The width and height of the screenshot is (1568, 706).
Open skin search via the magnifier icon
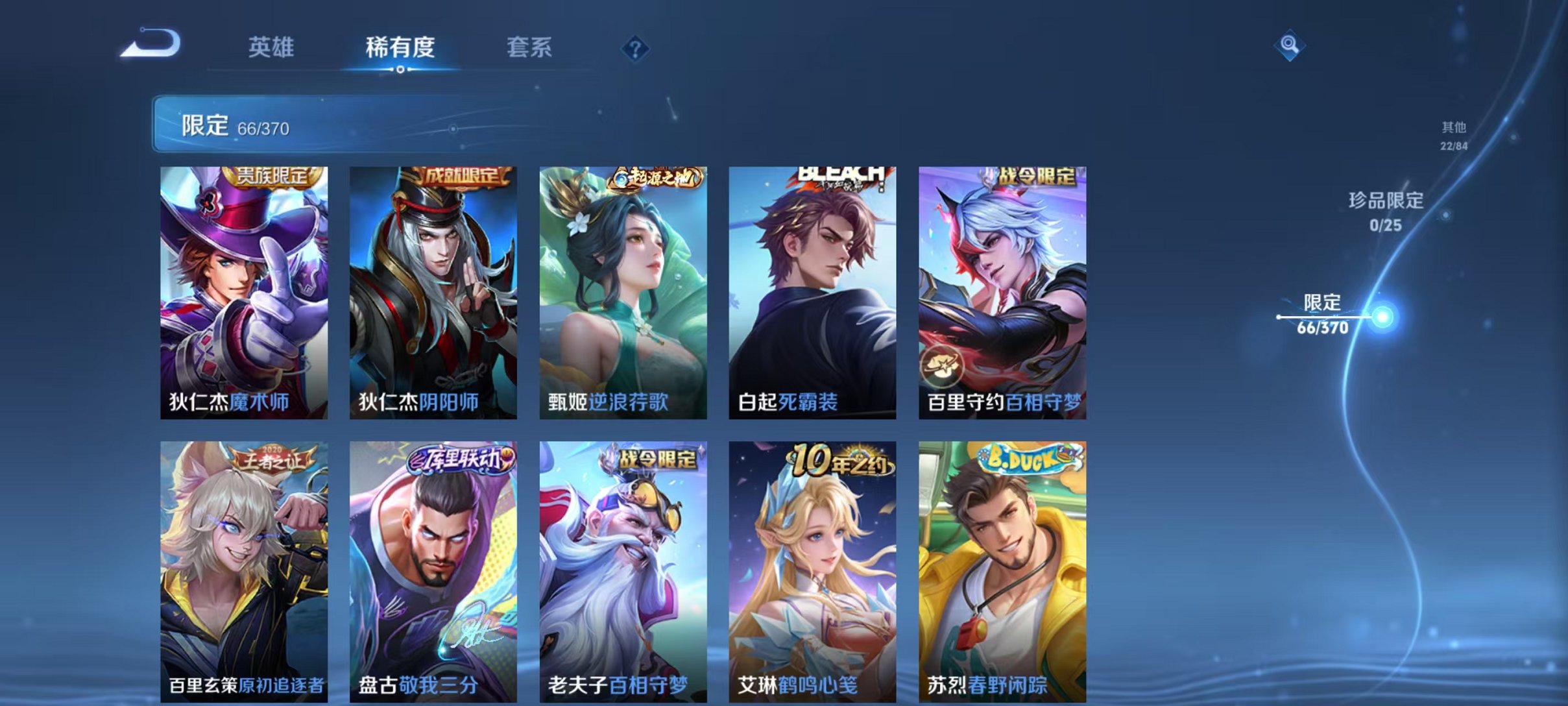pos(1291,45)
